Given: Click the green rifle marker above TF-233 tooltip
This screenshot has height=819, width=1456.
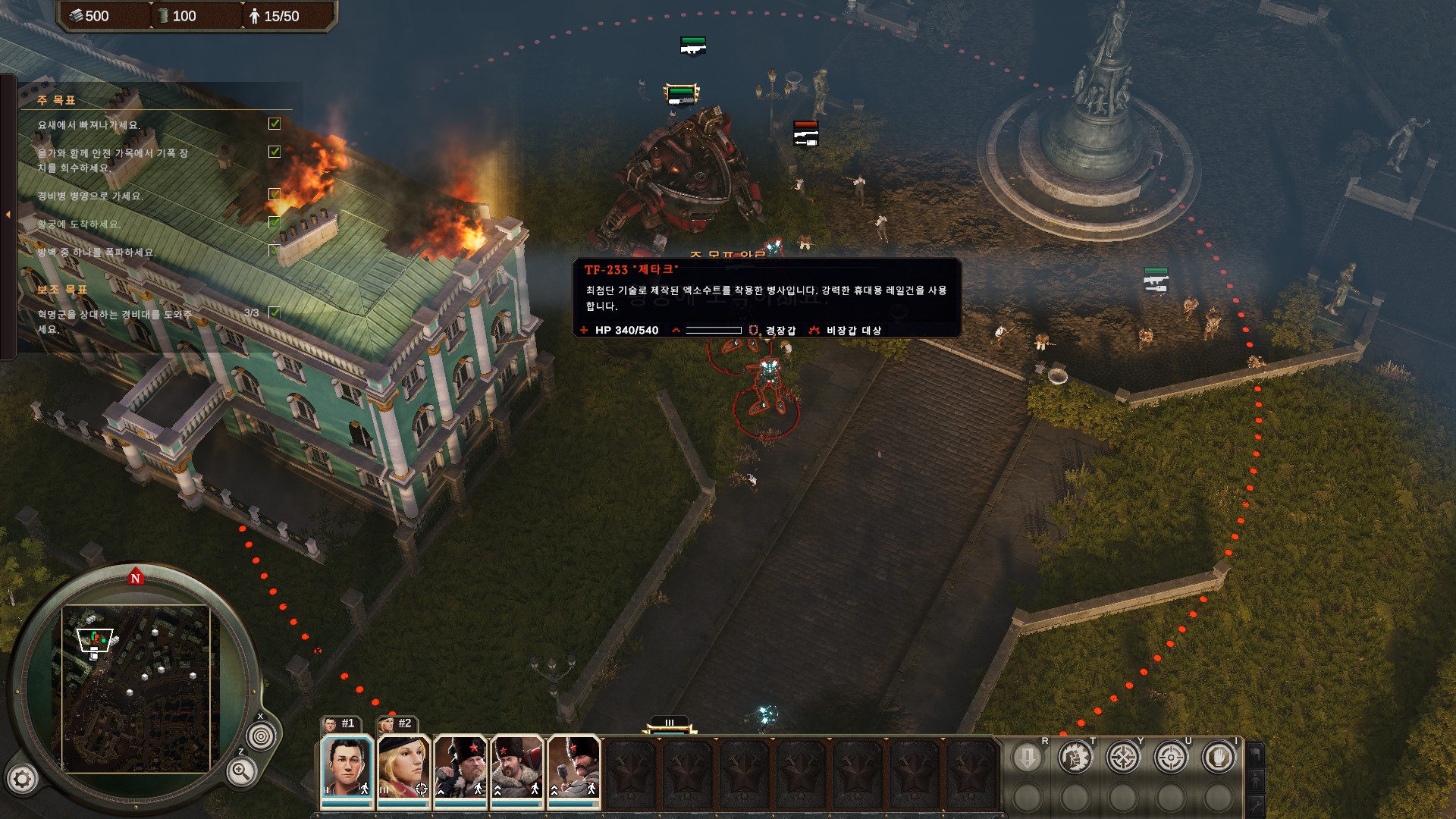Looking at the screenshot, I should (x=692, y=45).
